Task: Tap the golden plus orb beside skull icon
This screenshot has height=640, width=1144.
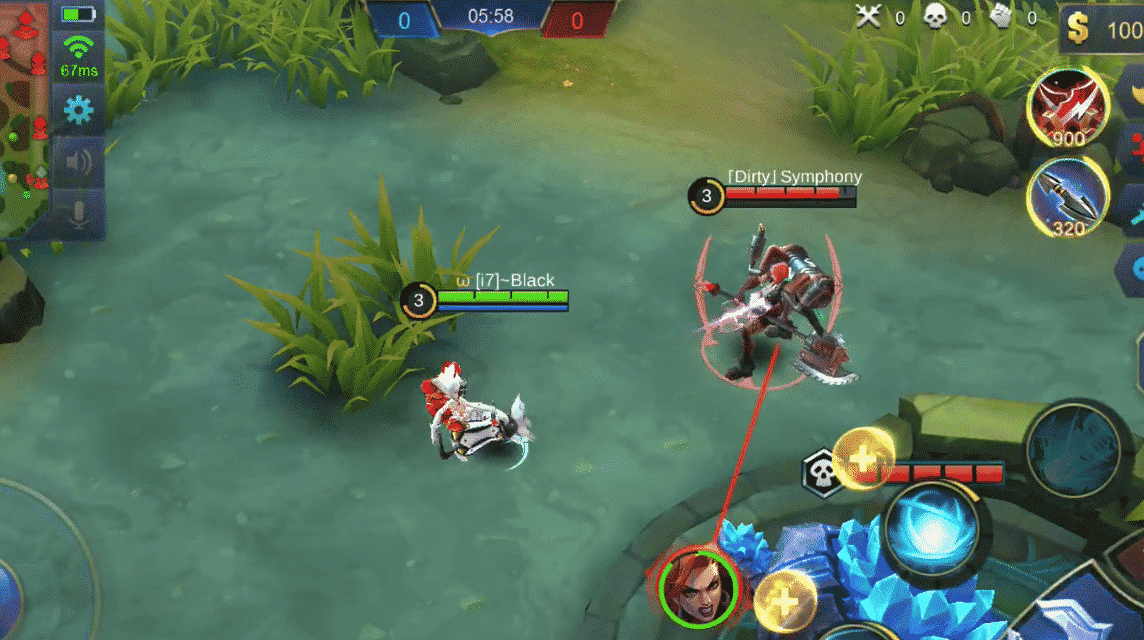Action: tap(861, 460)
